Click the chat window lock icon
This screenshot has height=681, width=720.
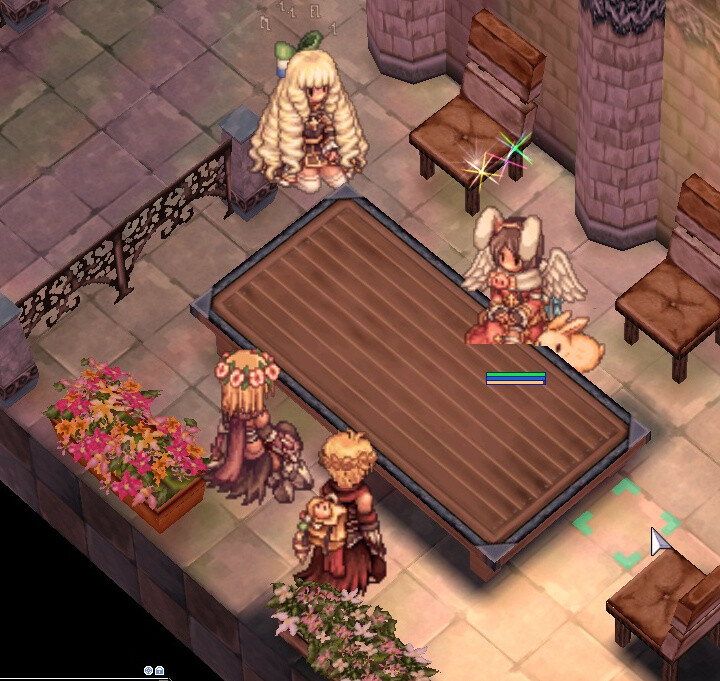tap(159, 671)
